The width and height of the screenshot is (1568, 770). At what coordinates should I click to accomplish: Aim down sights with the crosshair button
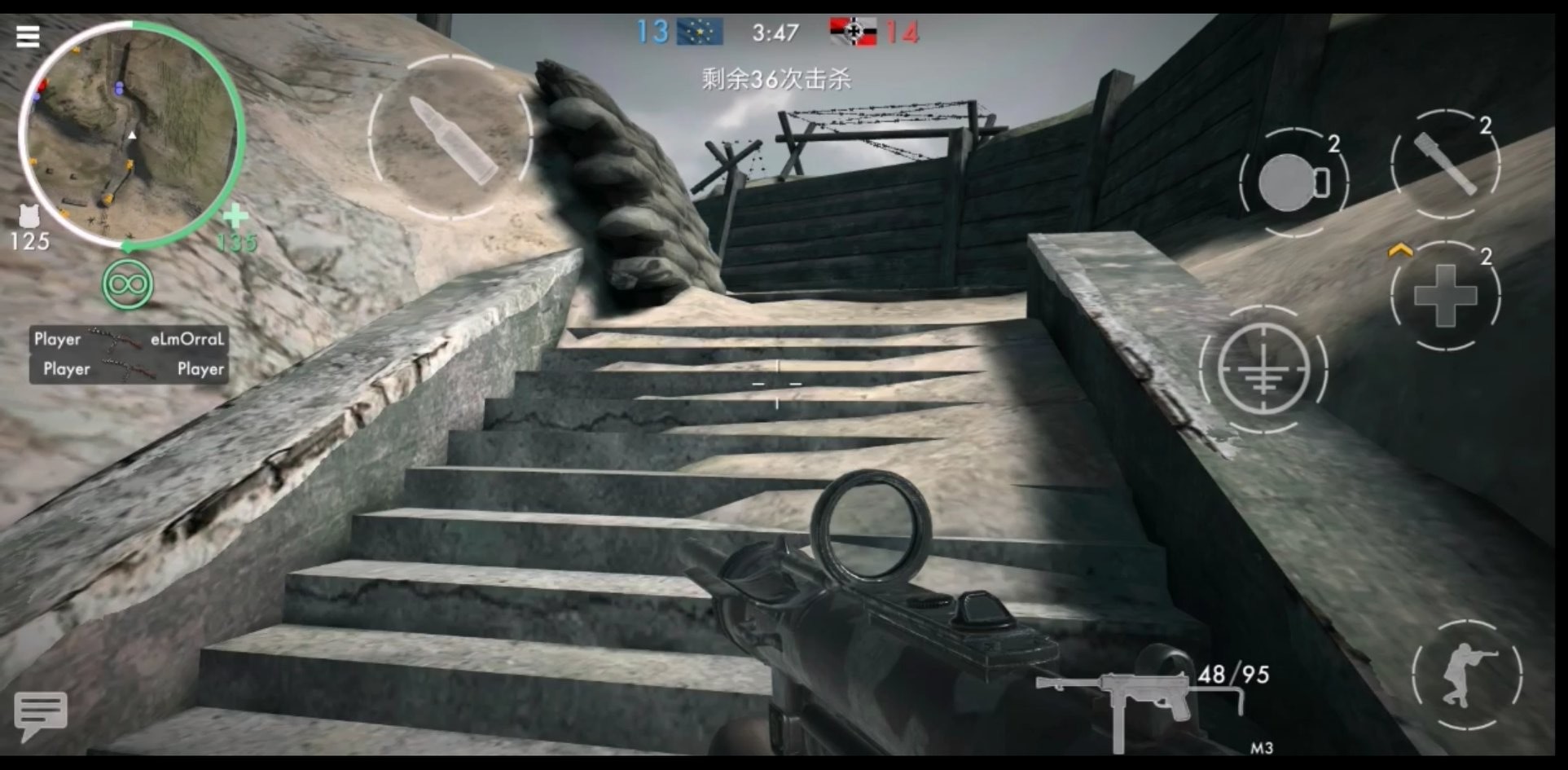pyautogui.click(x=1263, y=370)
